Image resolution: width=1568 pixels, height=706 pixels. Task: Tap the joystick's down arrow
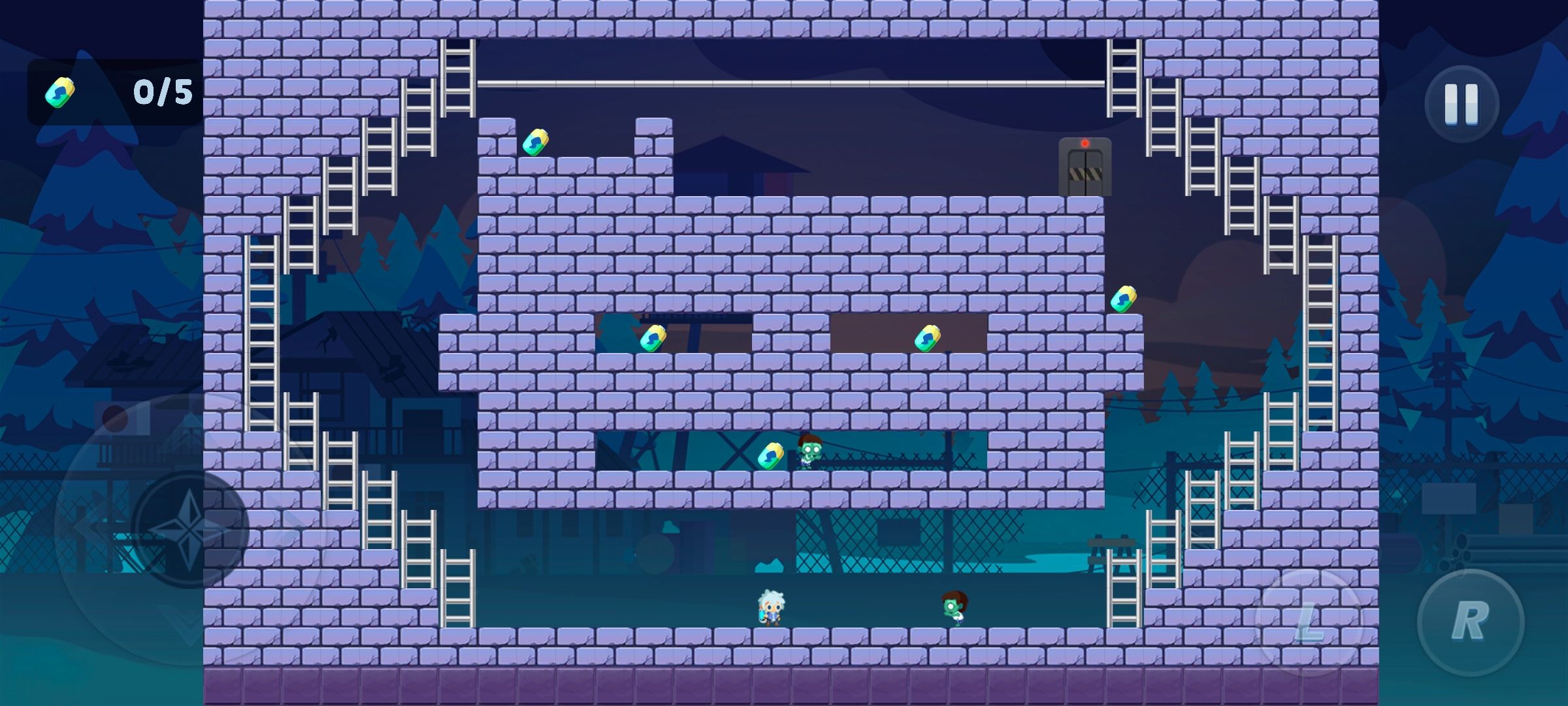pos(189,624)
